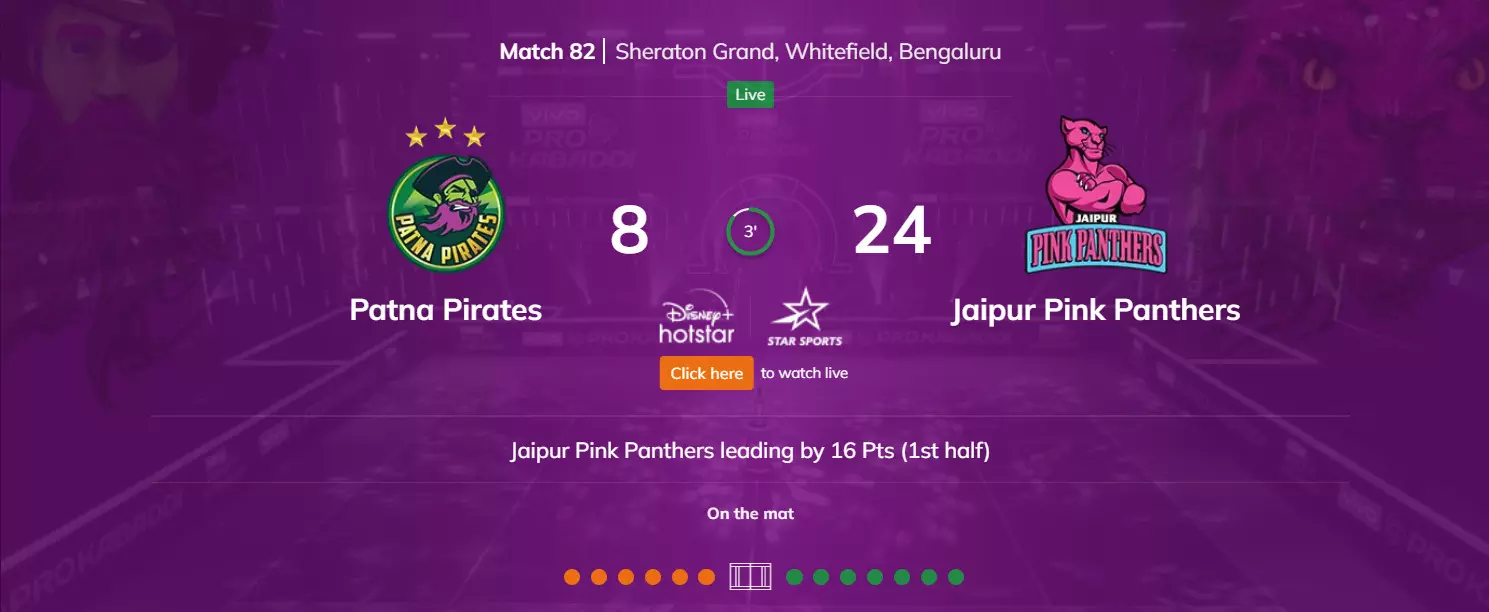Choose the Jaipur Pink Panthers team name
The height and width of the screenshot is (612, 1489).
click(x=1095, y=310)
